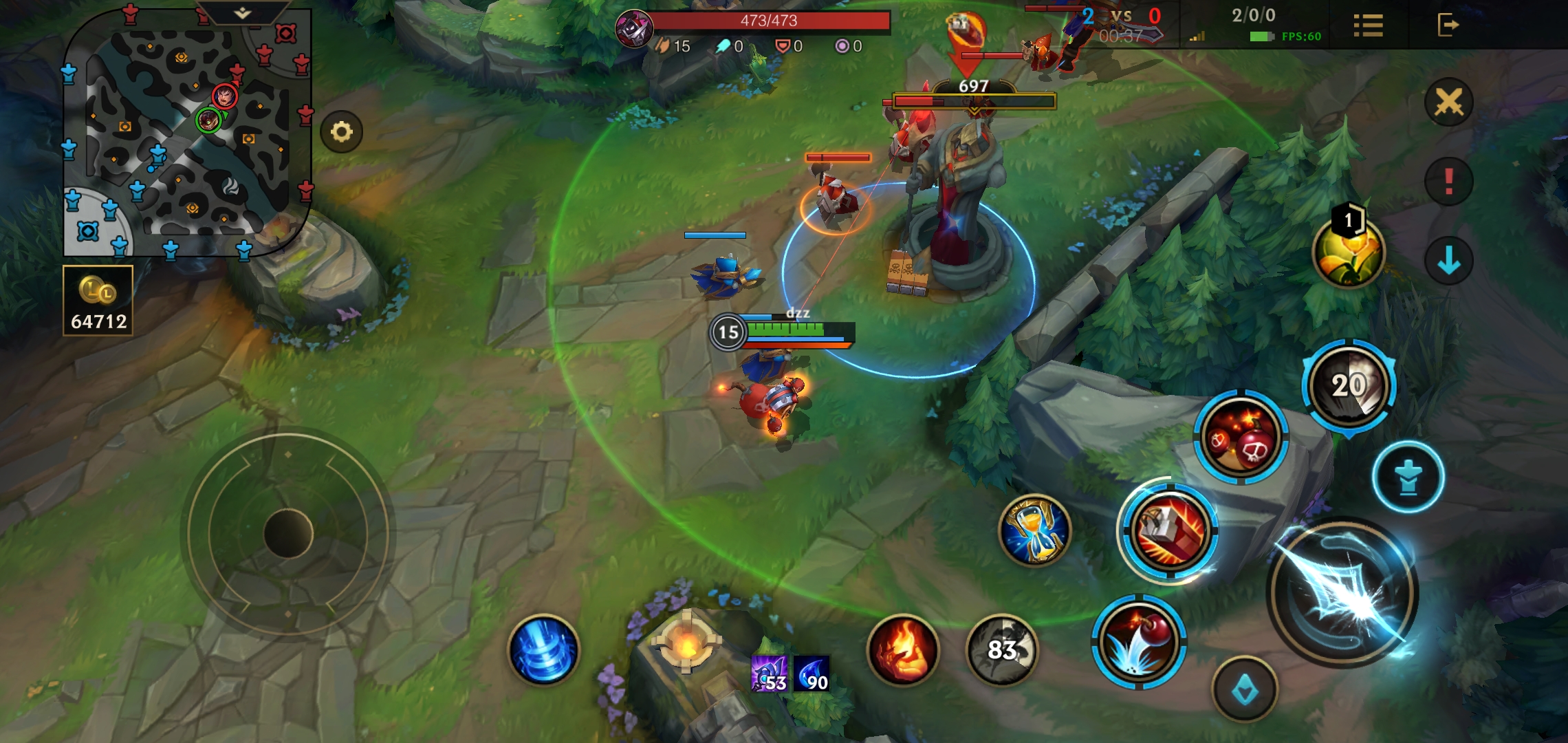
Task: Select the ability on 20 second cooldown
Action: [1349, 385]
